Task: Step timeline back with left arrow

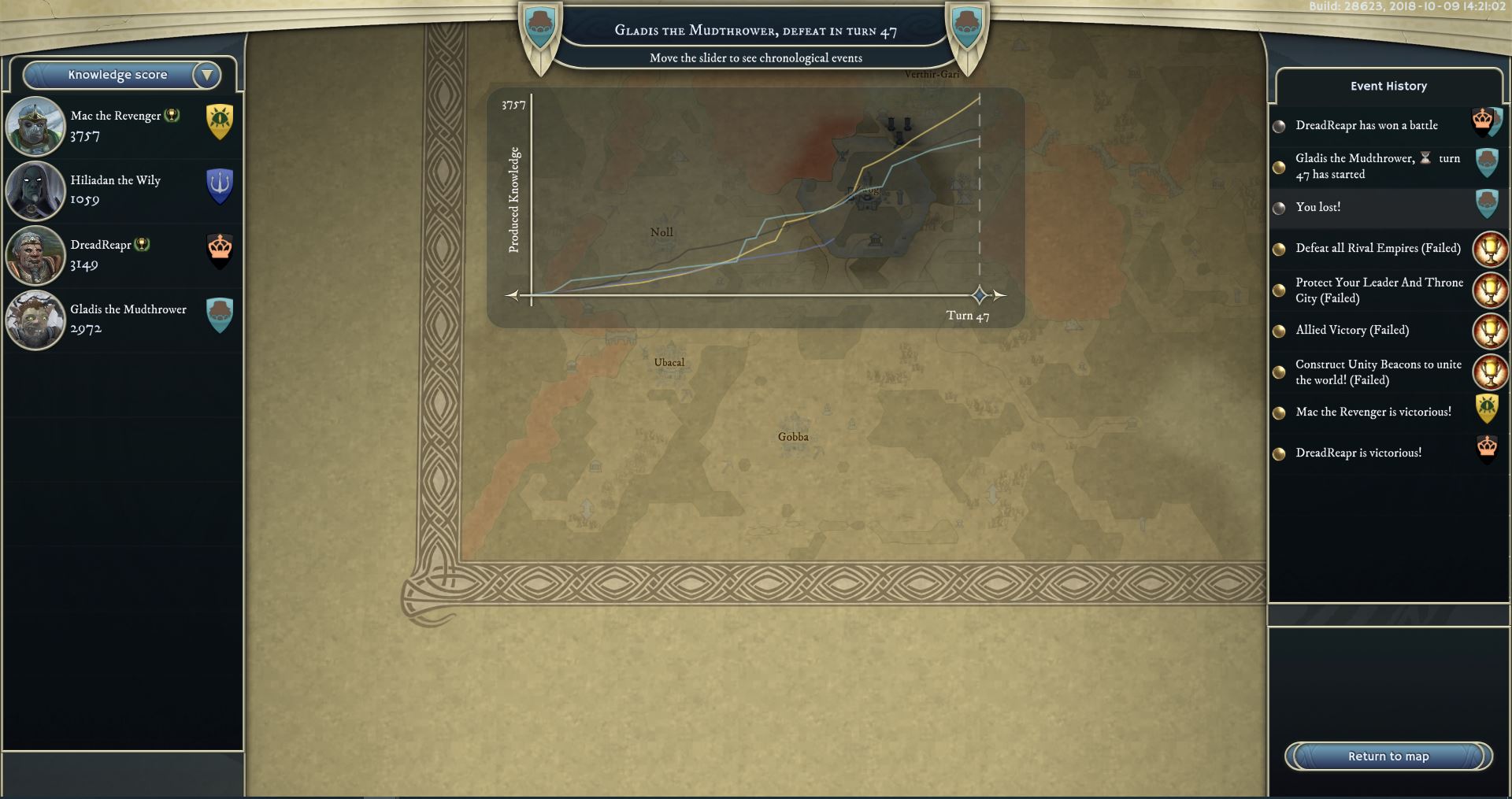Action: point(513,295)
